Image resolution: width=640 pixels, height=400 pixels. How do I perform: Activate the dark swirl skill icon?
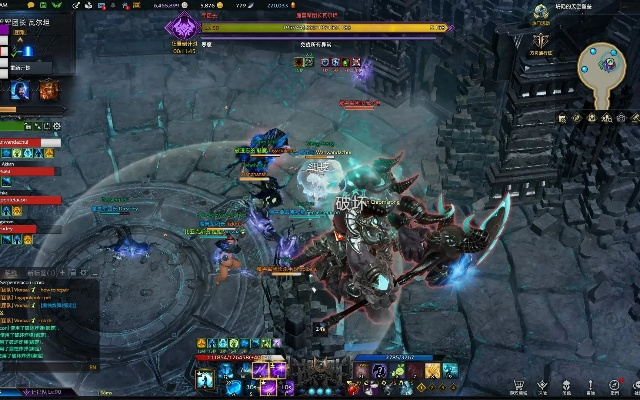[380, 372]
